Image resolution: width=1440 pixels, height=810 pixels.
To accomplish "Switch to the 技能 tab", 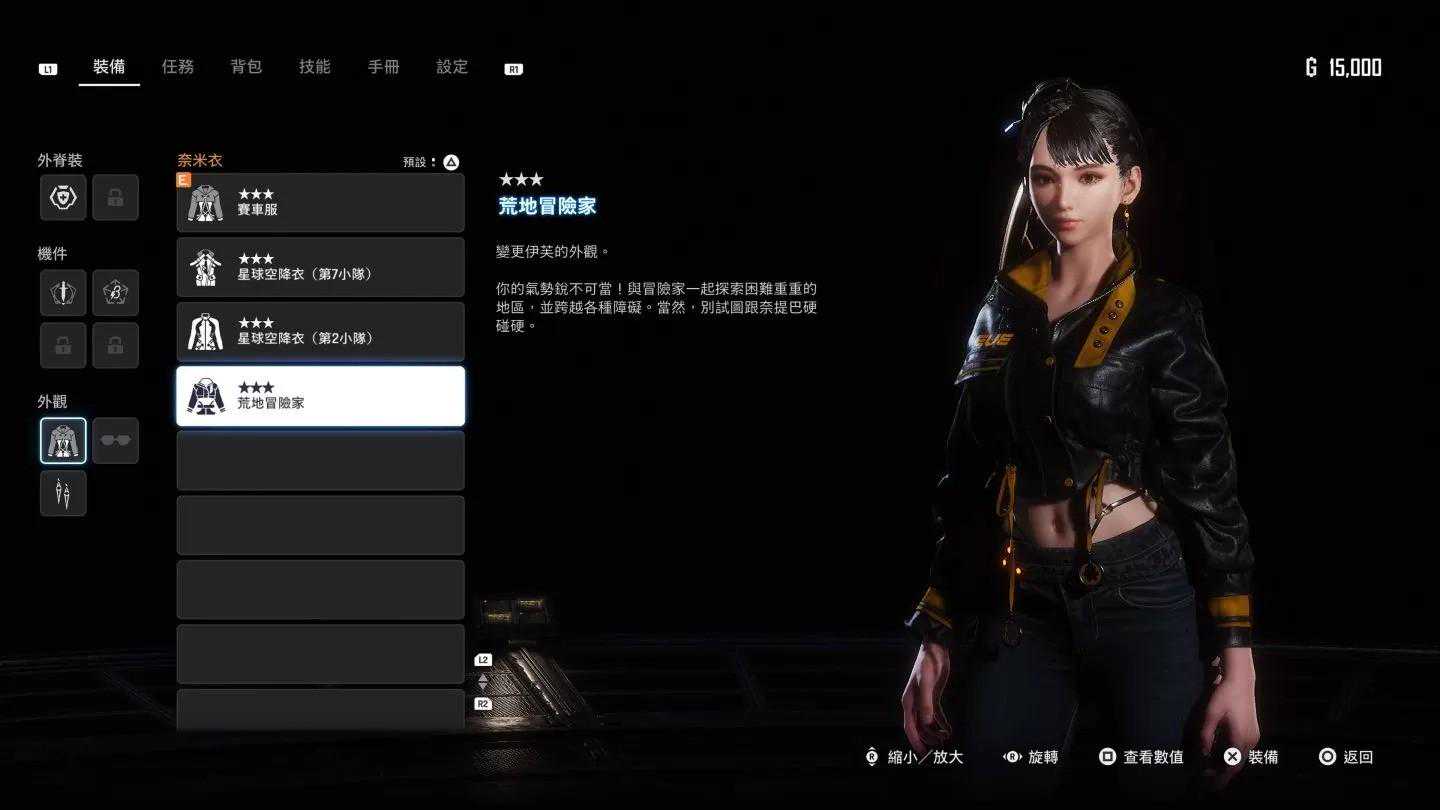I will 315,67.
